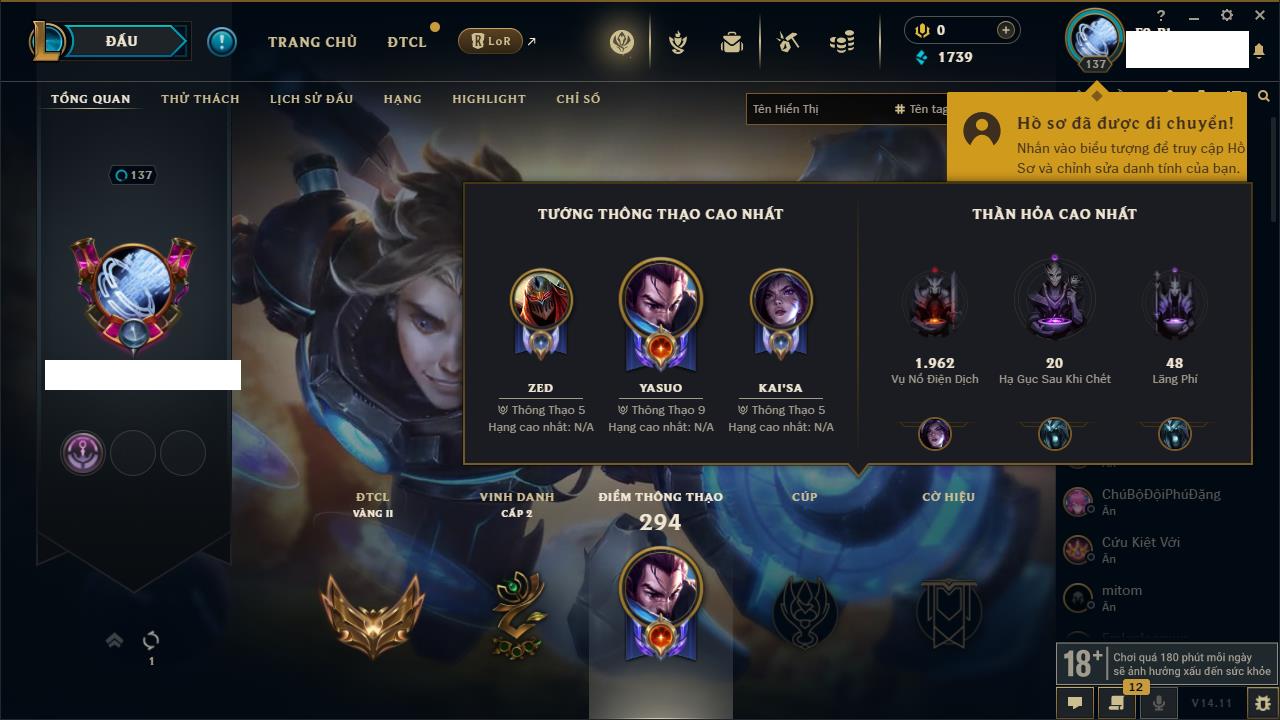Screen dimensions: 1280x720
Task: Open the hextech crafting hammer icon
Action: click(x=788, y=42)
